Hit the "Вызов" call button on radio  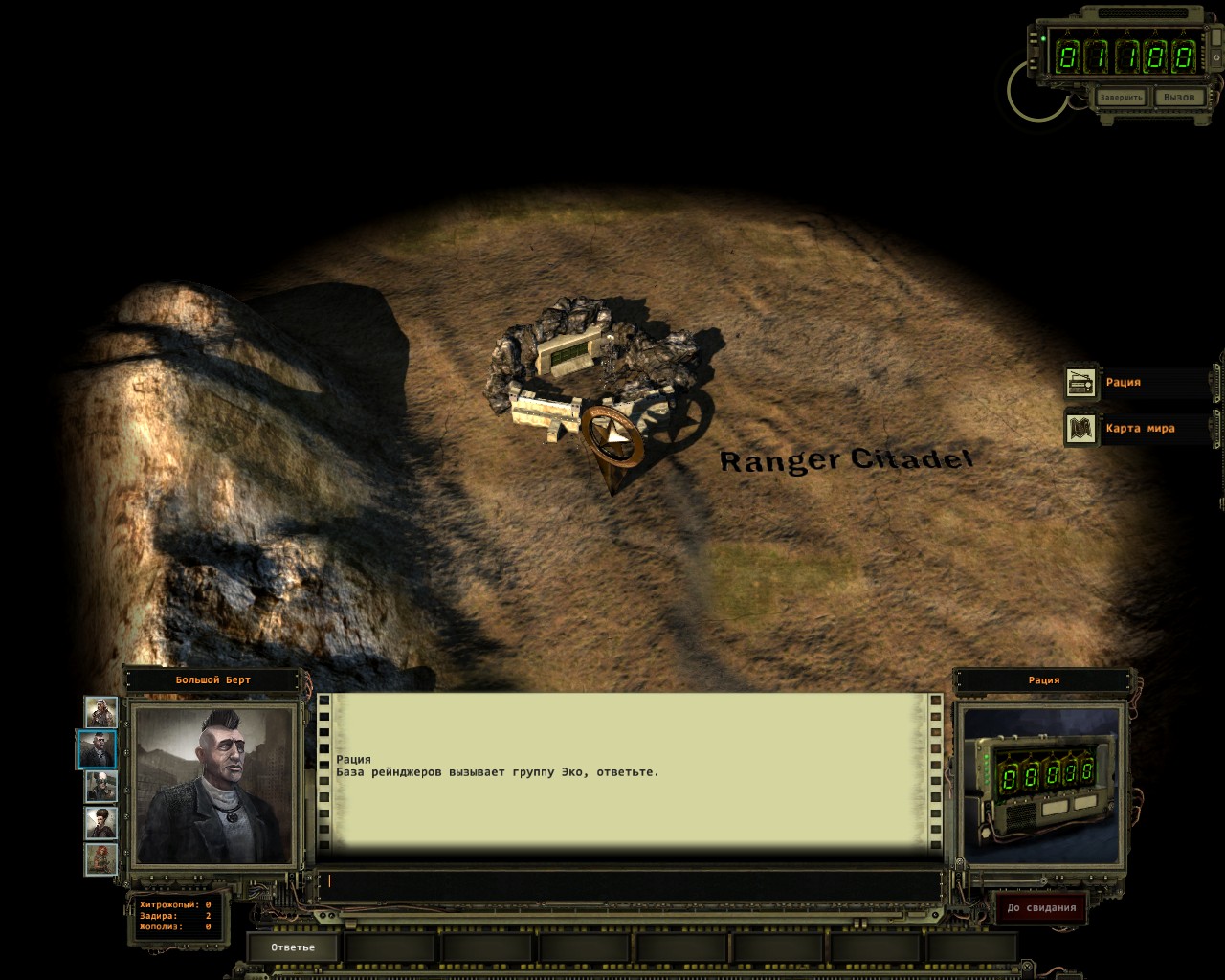pos(1178,98)
